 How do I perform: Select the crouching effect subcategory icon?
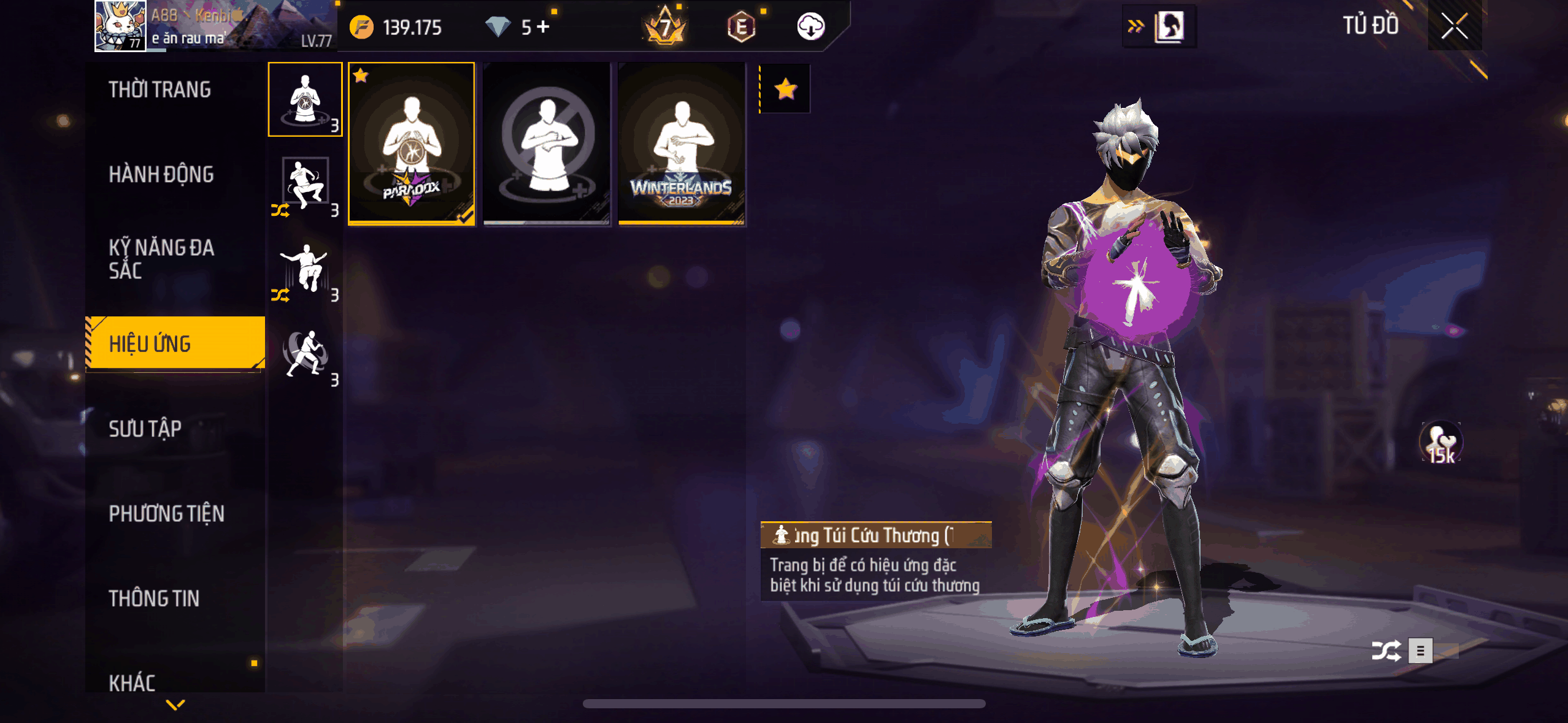pos(305,184)
